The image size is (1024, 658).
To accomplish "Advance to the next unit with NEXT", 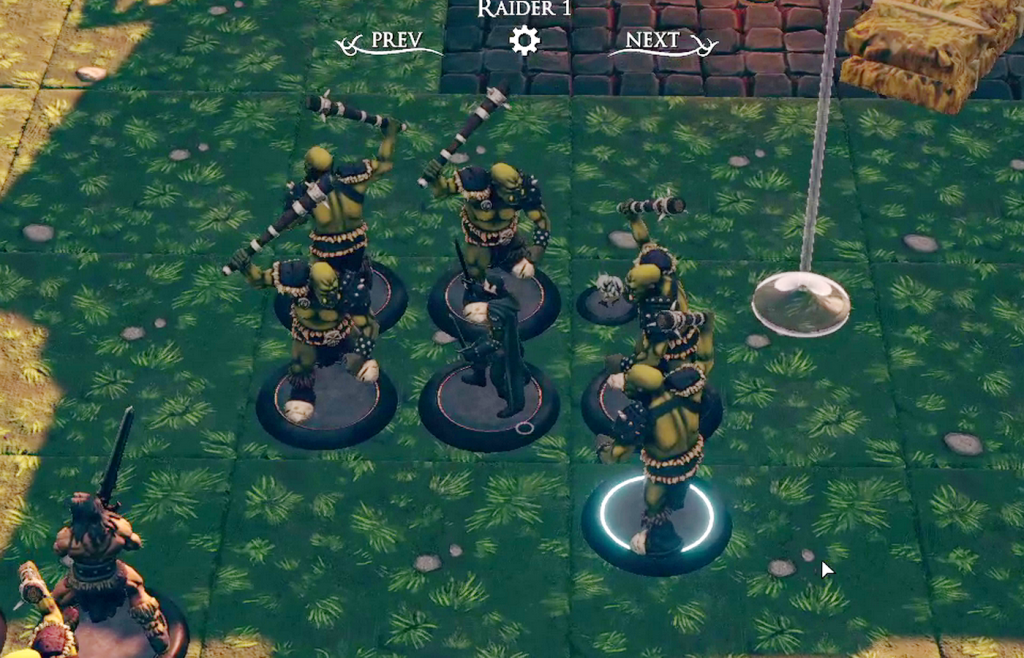I will tap(665, 41).
